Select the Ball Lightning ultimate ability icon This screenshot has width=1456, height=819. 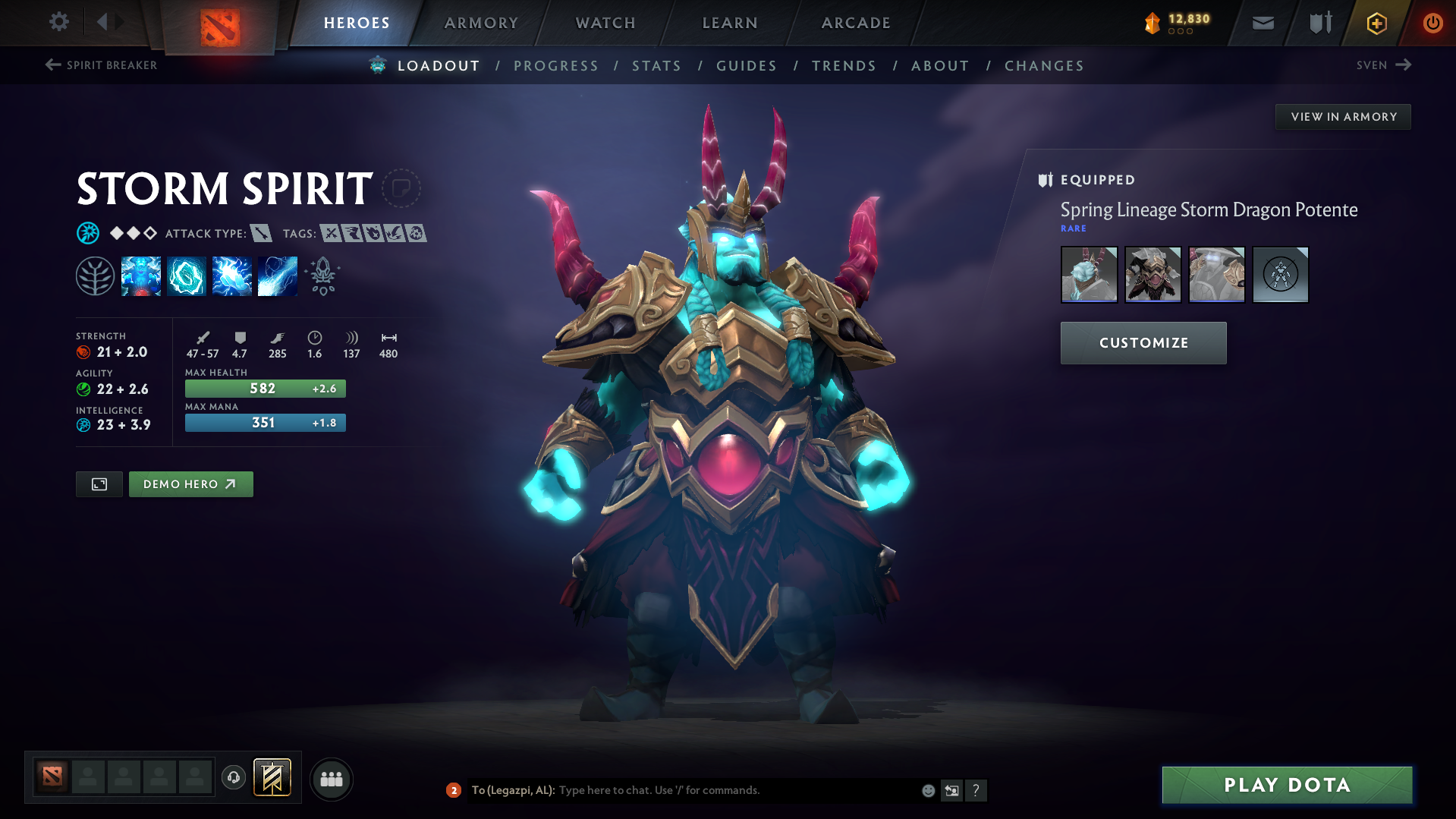(x=277, y=276)
